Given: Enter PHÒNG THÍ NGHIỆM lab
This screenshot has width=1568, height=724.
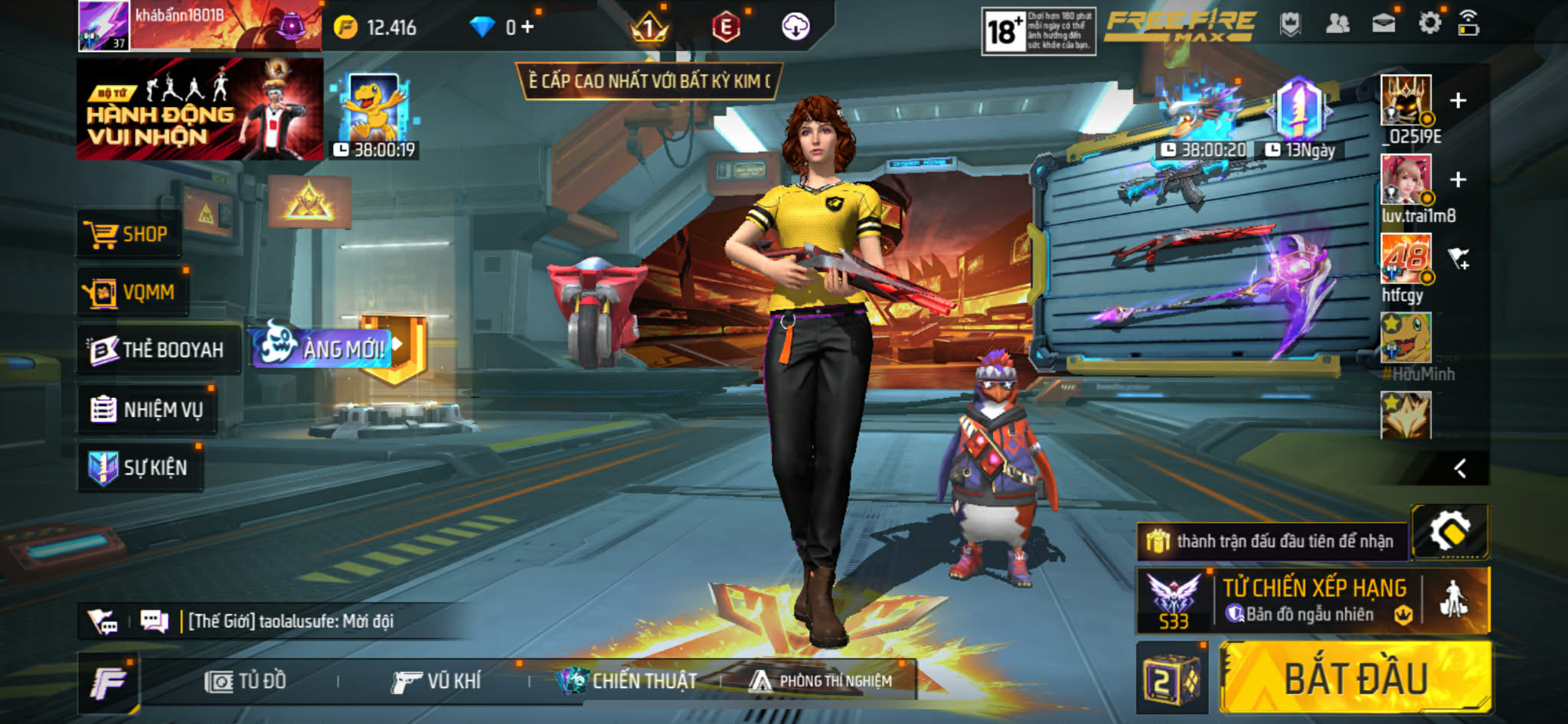Looking at the screenshot, I should 822,680.
